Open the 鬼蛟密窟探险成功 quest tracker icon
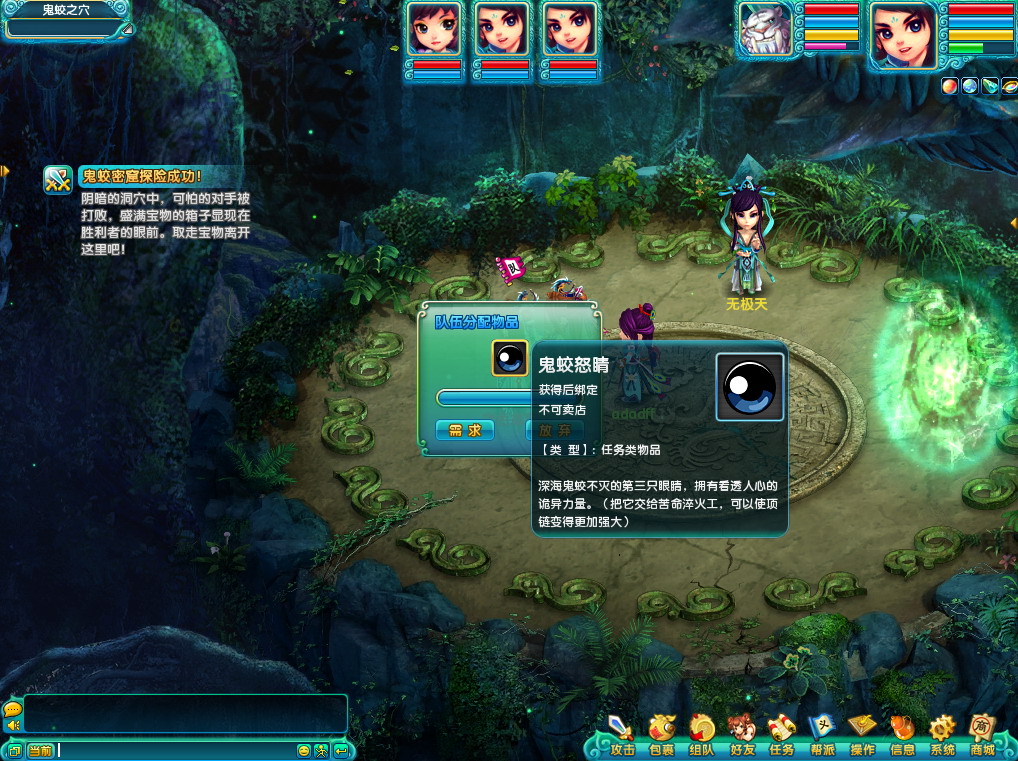 click(58, 179)
